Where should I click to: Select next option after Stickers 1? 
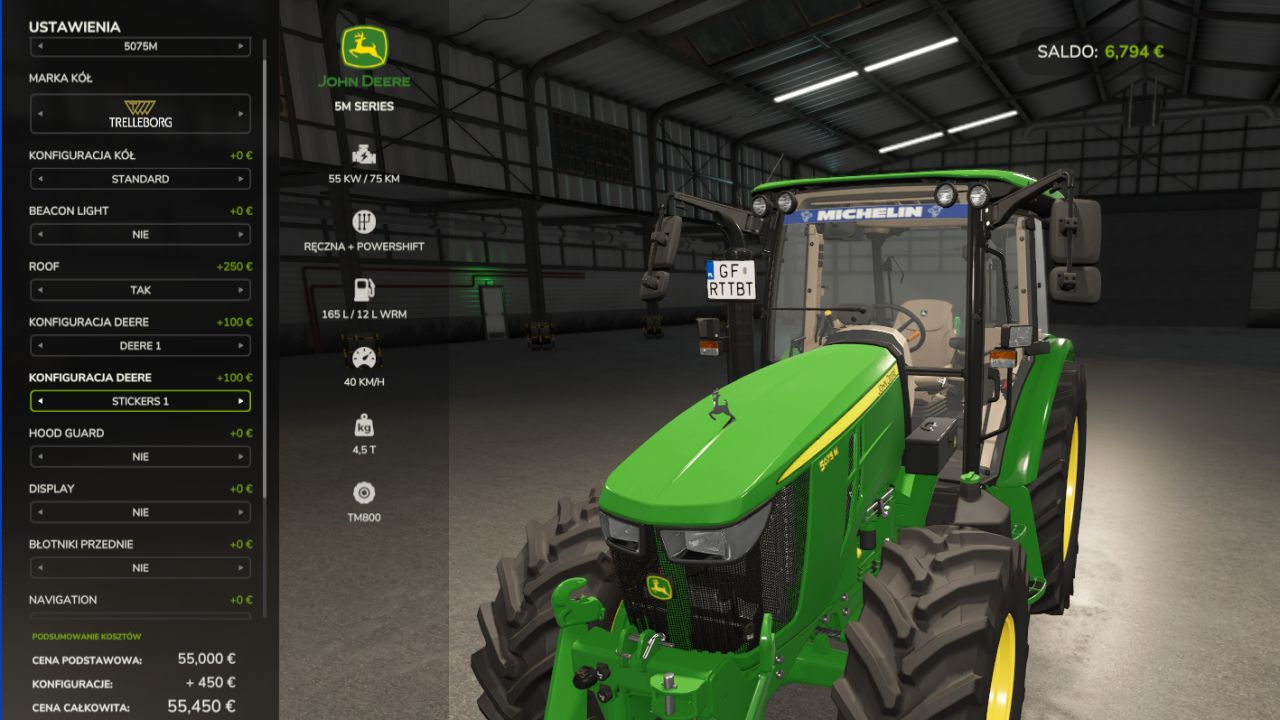pos(241,401)
